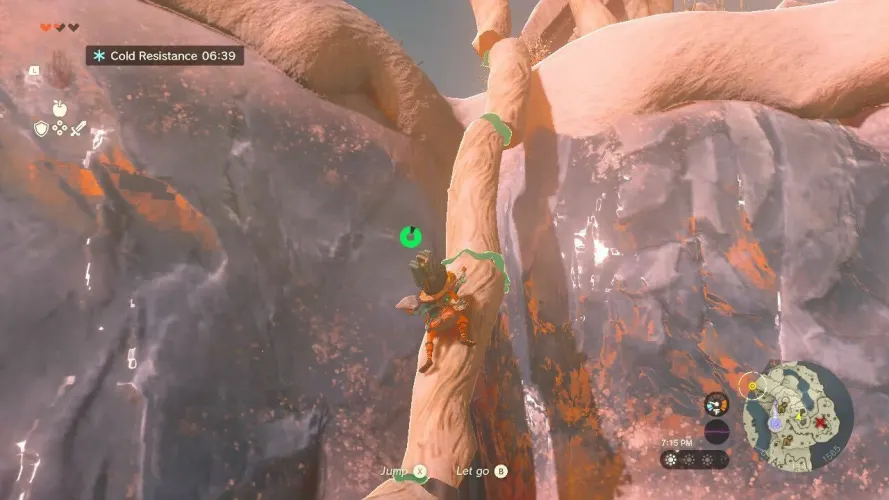Open the apple food quick-select icon
The image size is (889, 500).
point(59,108)
